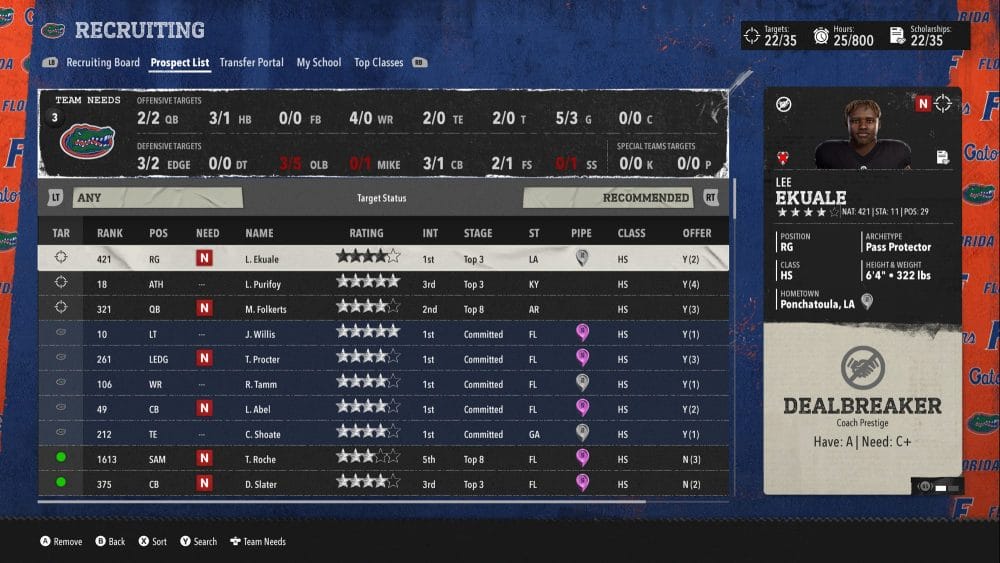1000x563 pixels.
Task: Select the Prospect List tab
Action: 180,62
